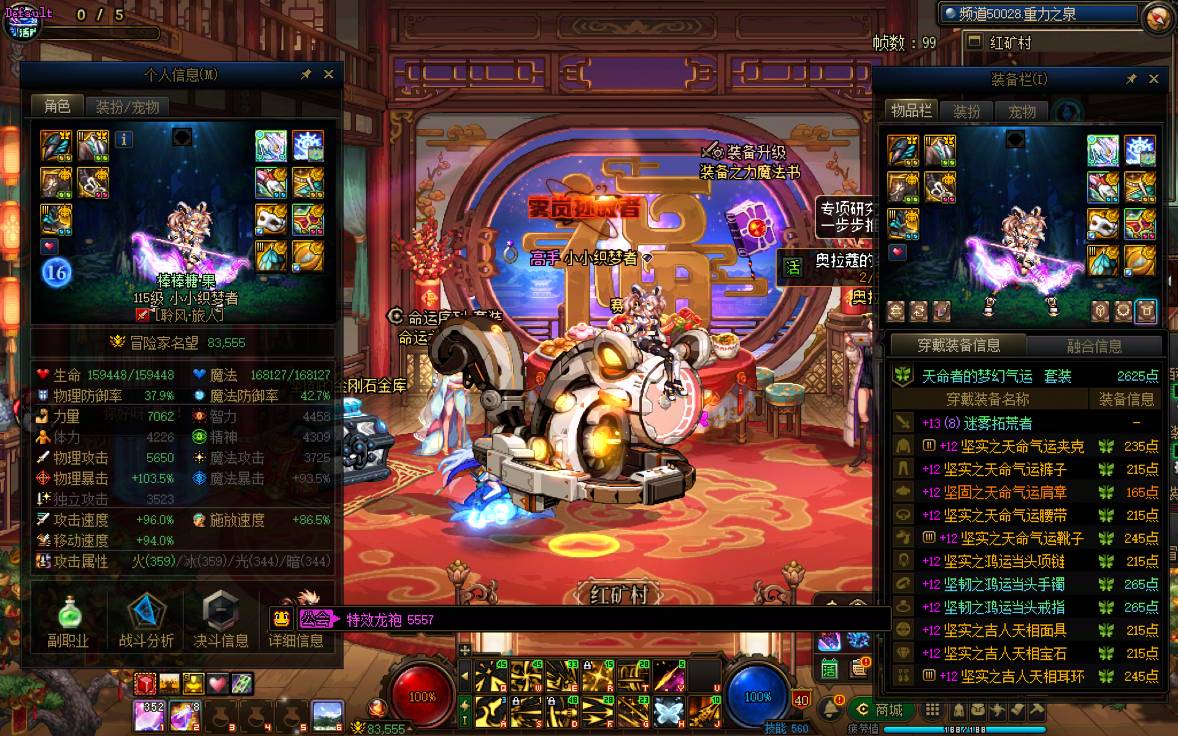Open the 融合信息 fusion info tab
This screenshot has width=1178, height=736.
(1094, 346)
